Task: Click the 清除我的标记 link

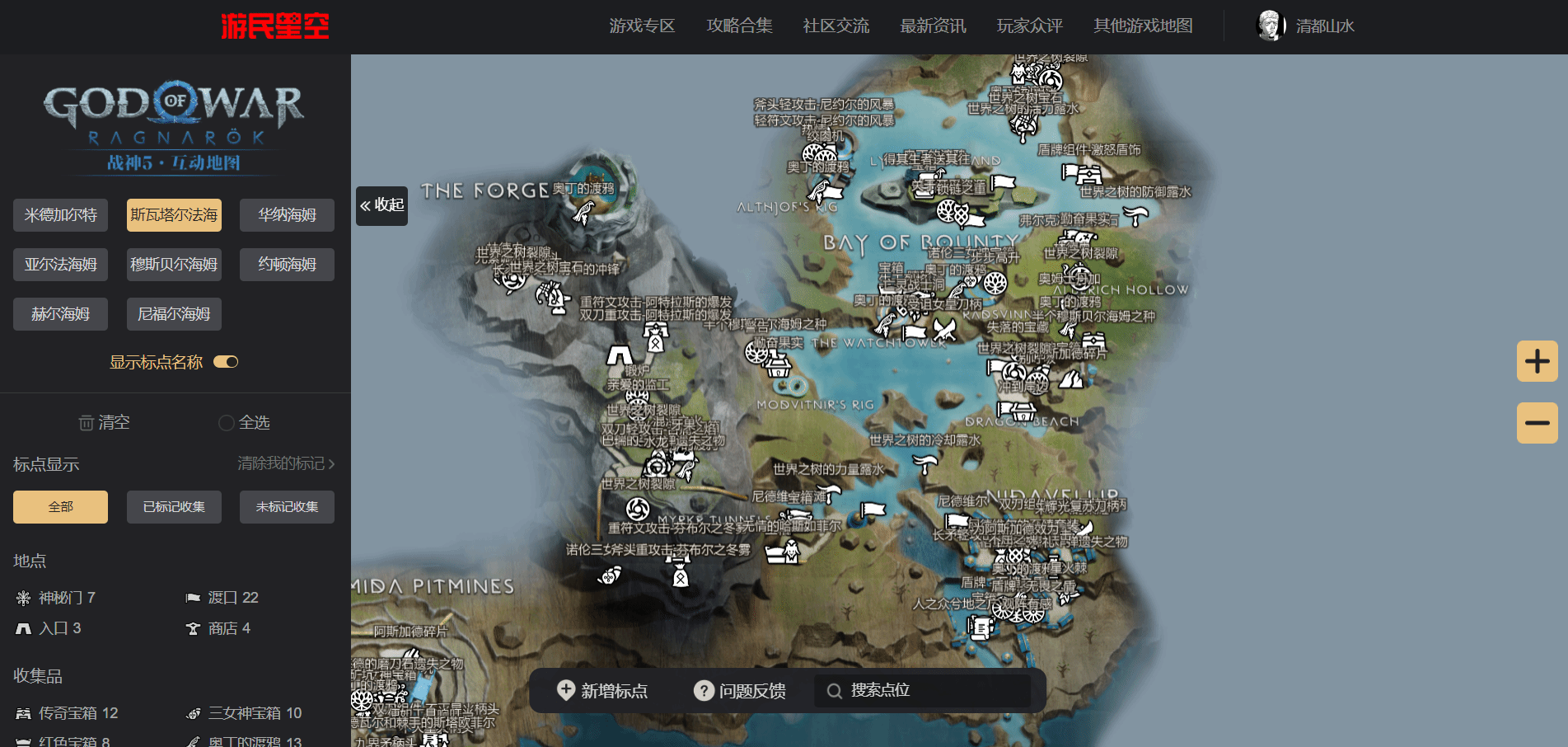Action: 286,464
